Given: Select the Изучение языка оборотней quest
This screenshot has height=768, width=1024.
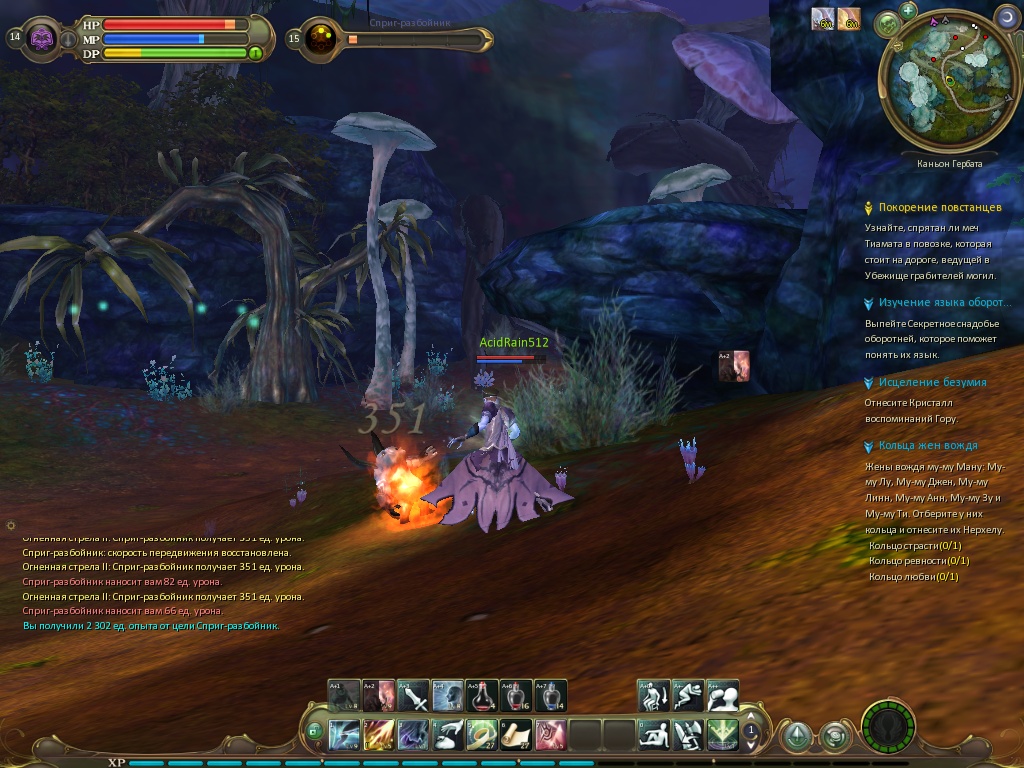Looking at the screenshot, I should click(x=941, y=303).
